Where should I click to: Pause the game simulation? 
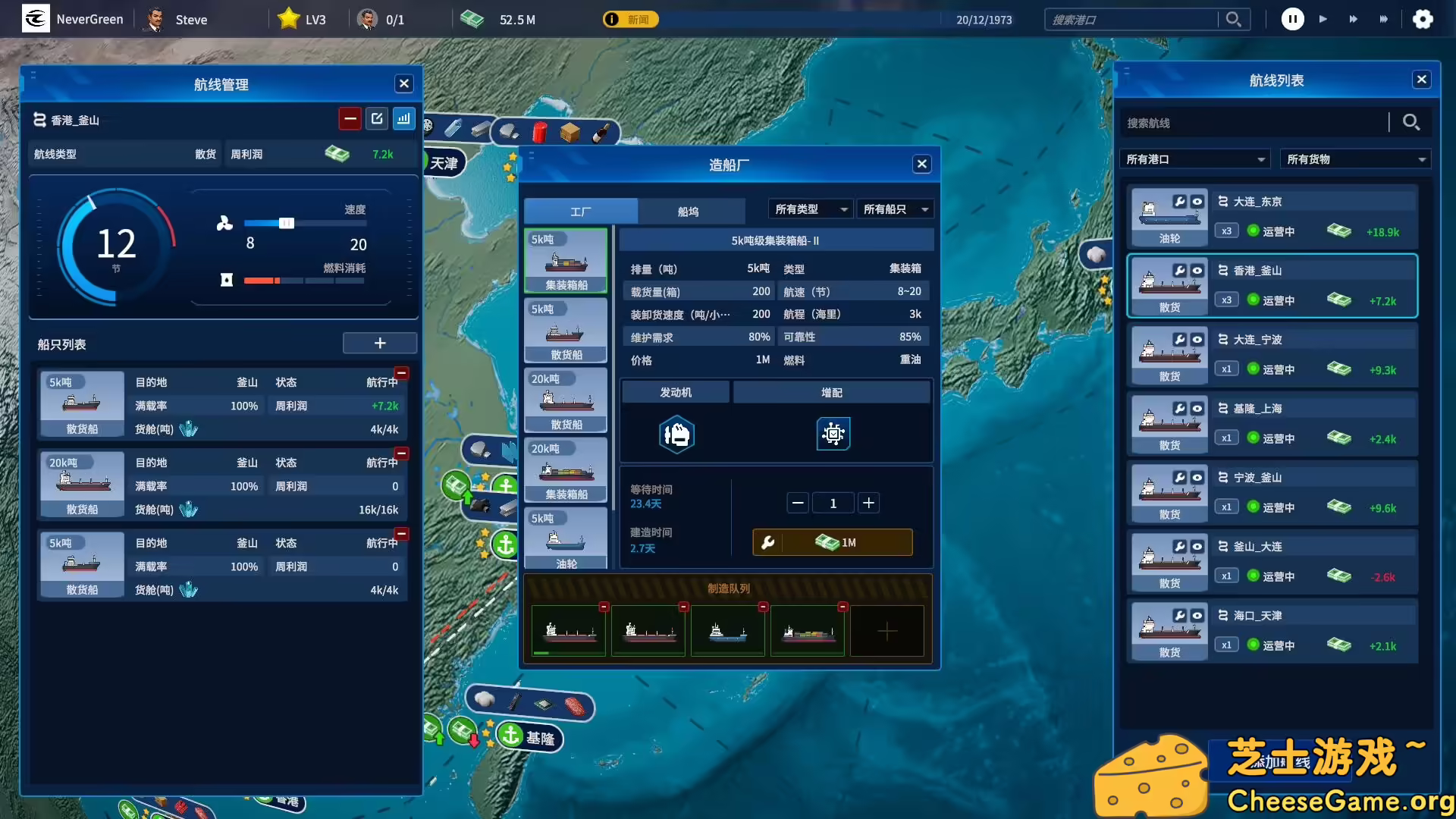click(x=1292, y=19)
